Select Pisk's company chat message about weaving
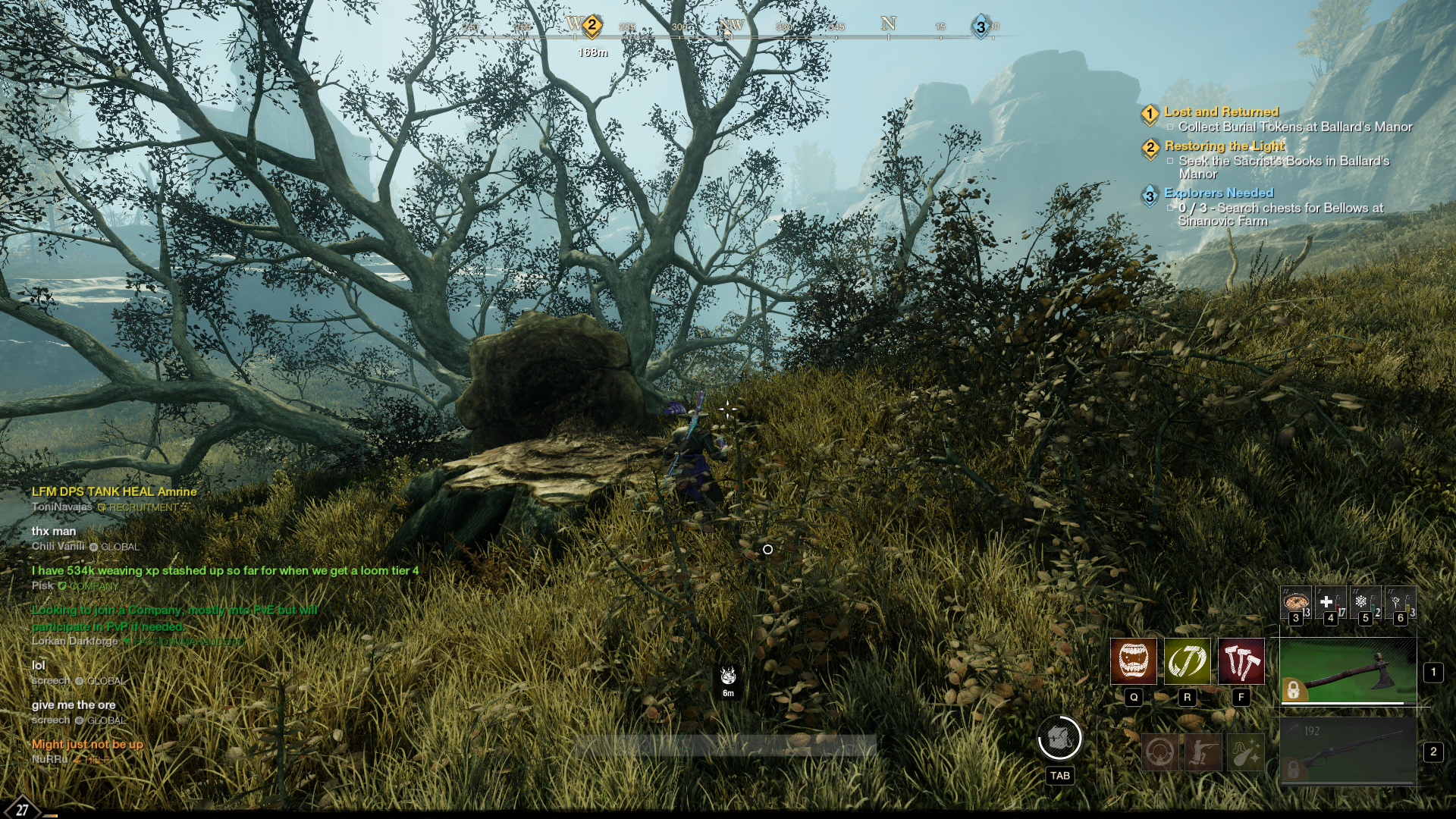1456x819 pixels. click(x=224, y=571)
